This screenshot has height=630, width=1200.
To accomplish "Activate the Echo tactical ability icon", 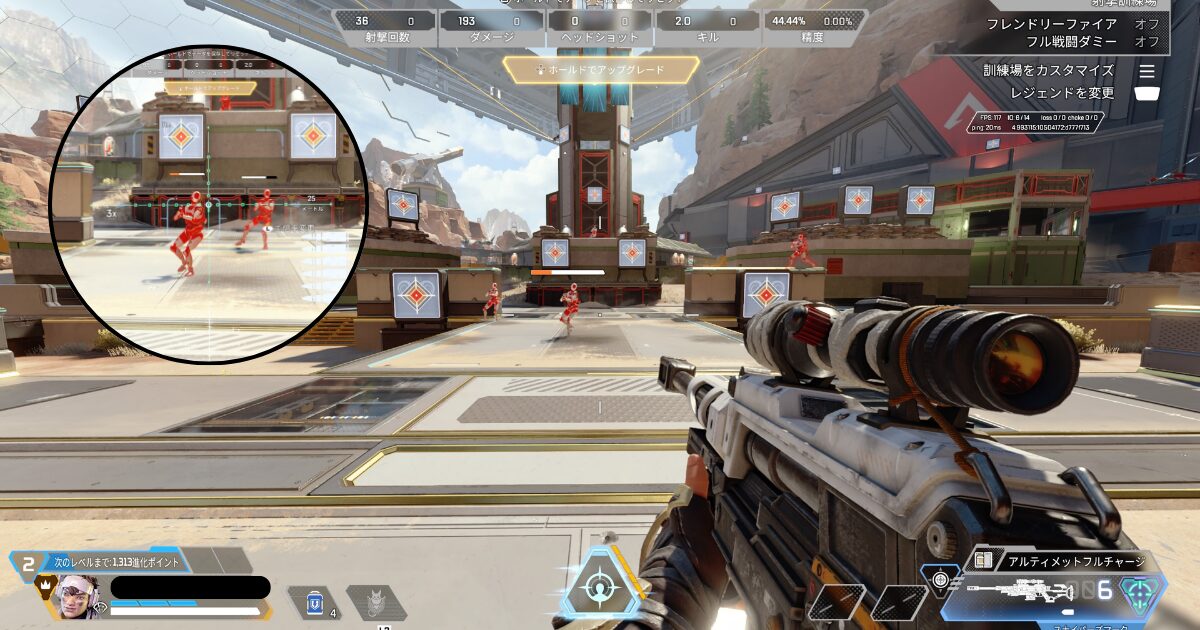I will (375, 603).
